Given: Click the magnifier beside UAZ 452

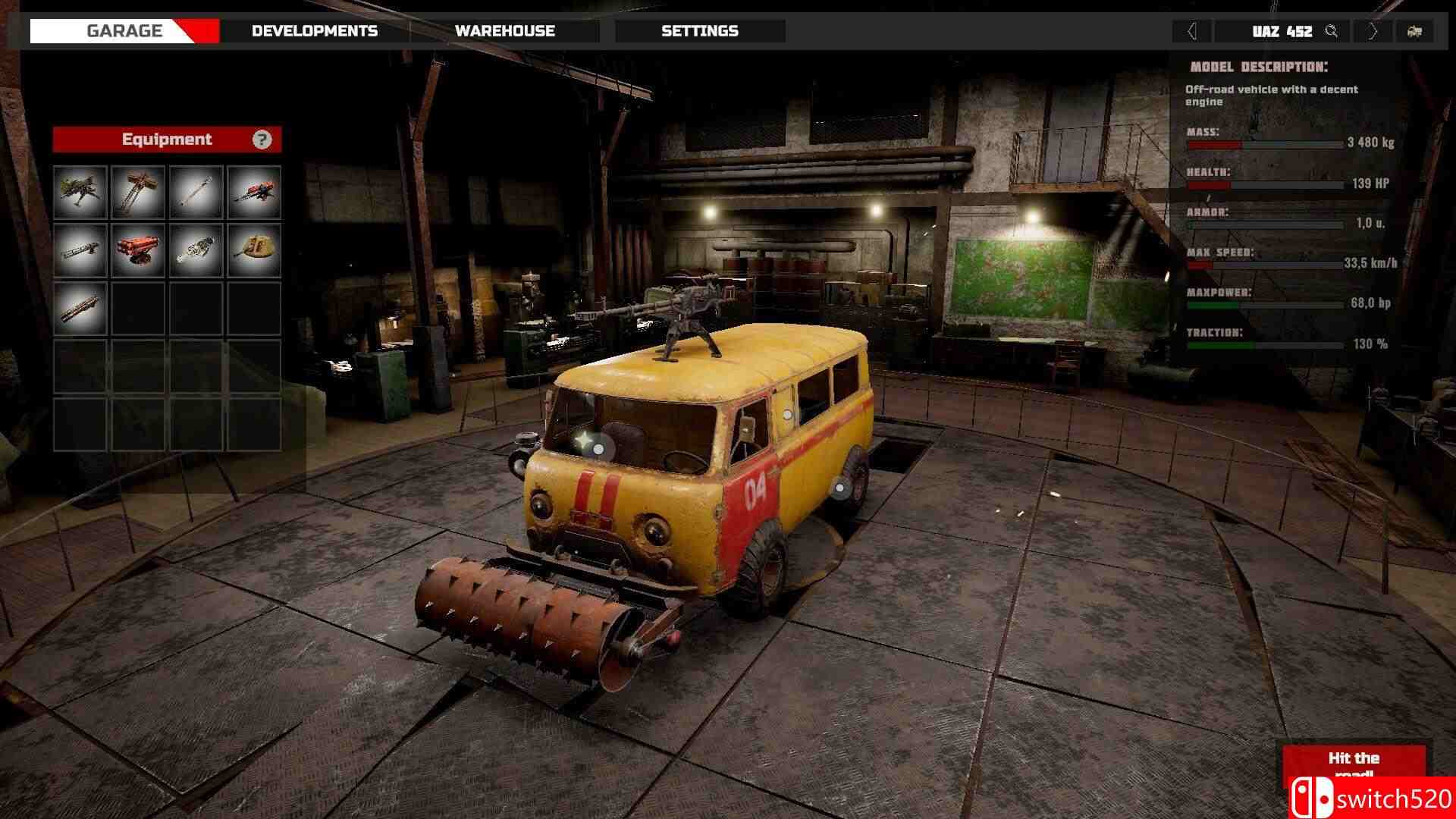Looking at the screenshot, I should 1331,31.
